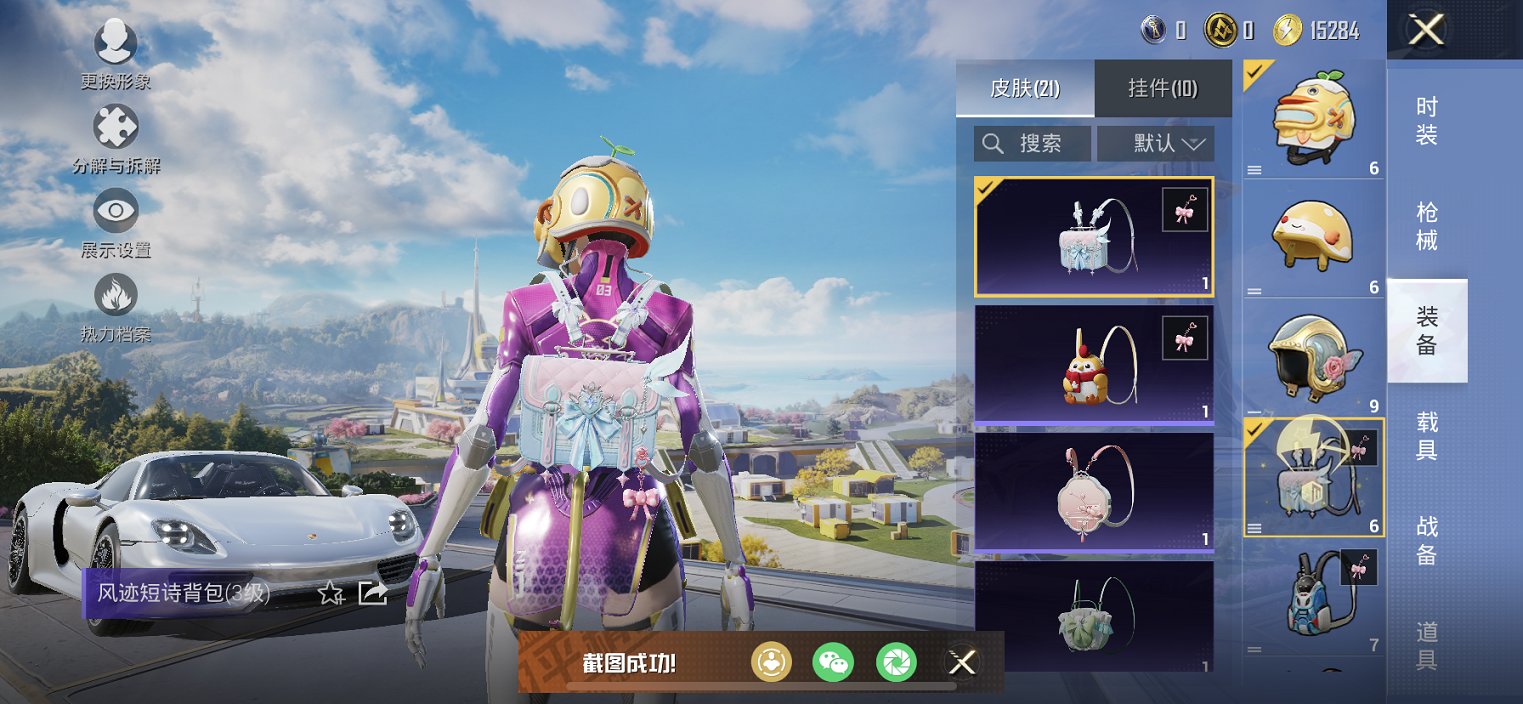This screenshot has width=1523, height=704.
Task: Open 更换形象 avatar change option
Action: tap(115, 42)
